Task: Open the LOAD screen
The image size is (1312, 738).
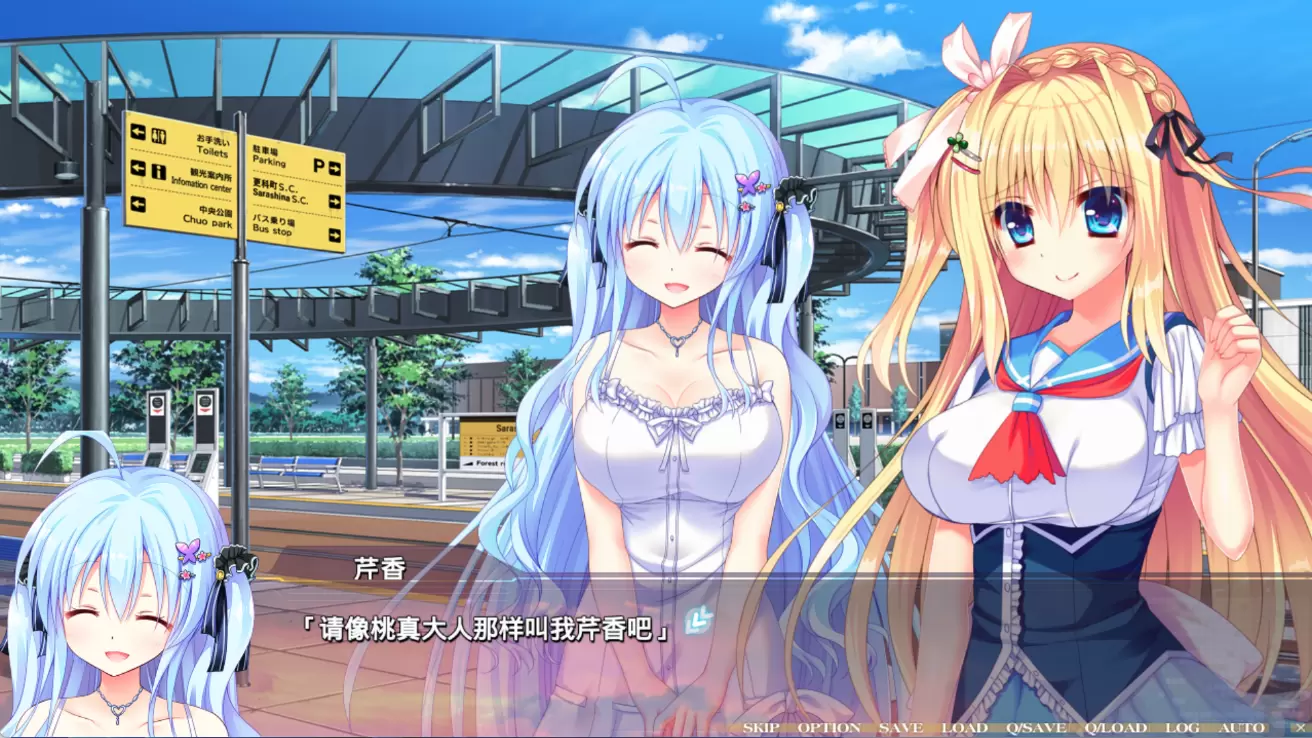Action: [964, 728]
